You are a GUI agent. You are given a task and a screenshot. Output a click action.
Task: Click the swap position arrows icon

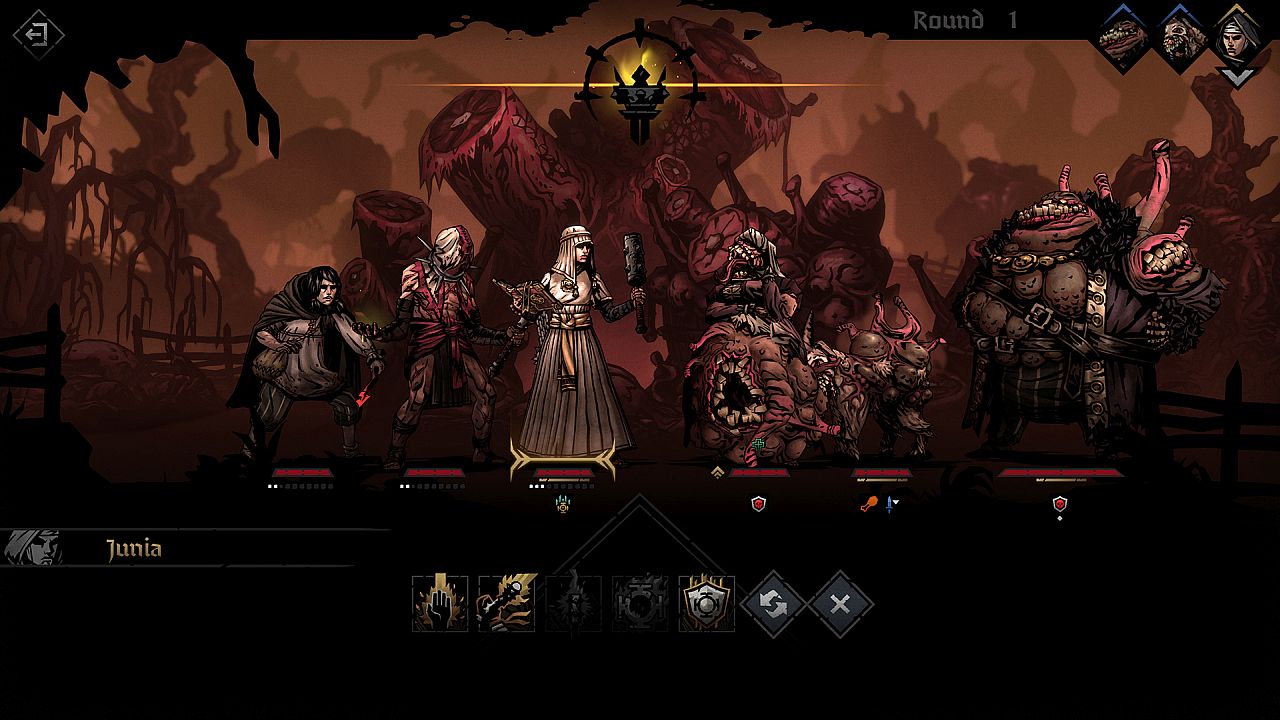tap(772, 603)
